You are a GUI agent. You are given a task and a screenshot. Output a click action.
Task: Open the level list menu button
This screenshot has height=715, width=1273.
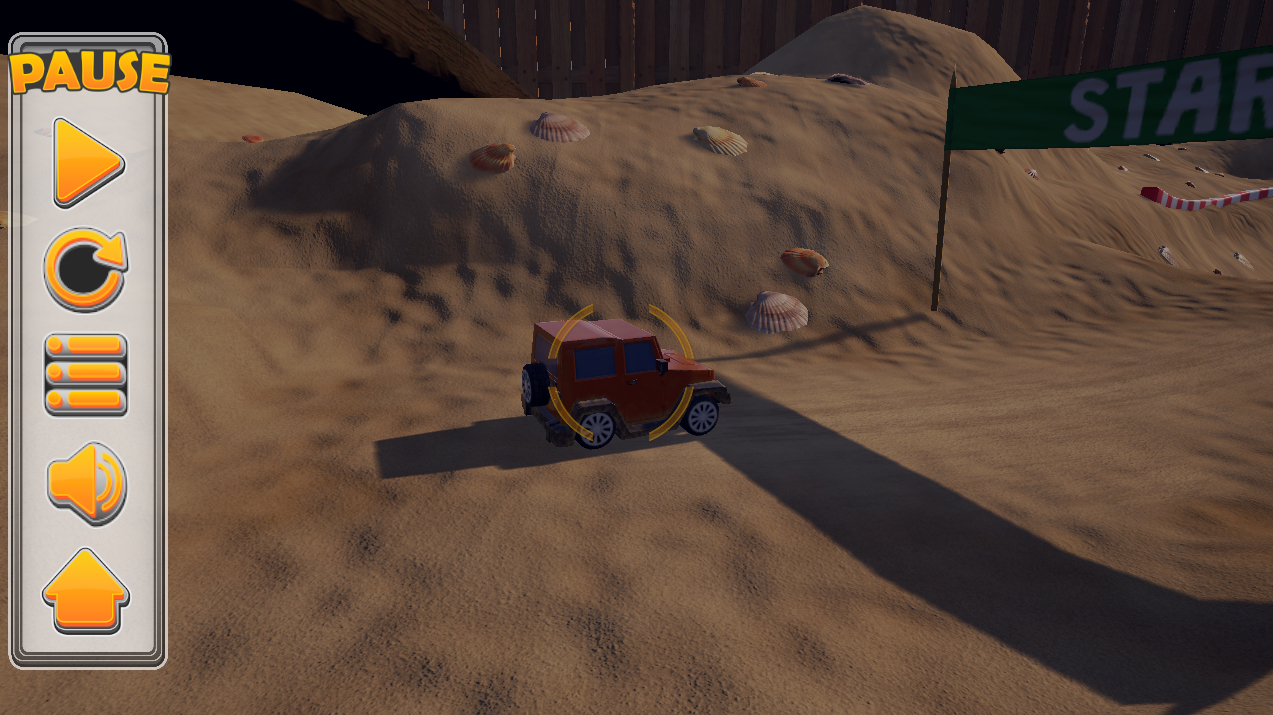click(x=86, y=375)
